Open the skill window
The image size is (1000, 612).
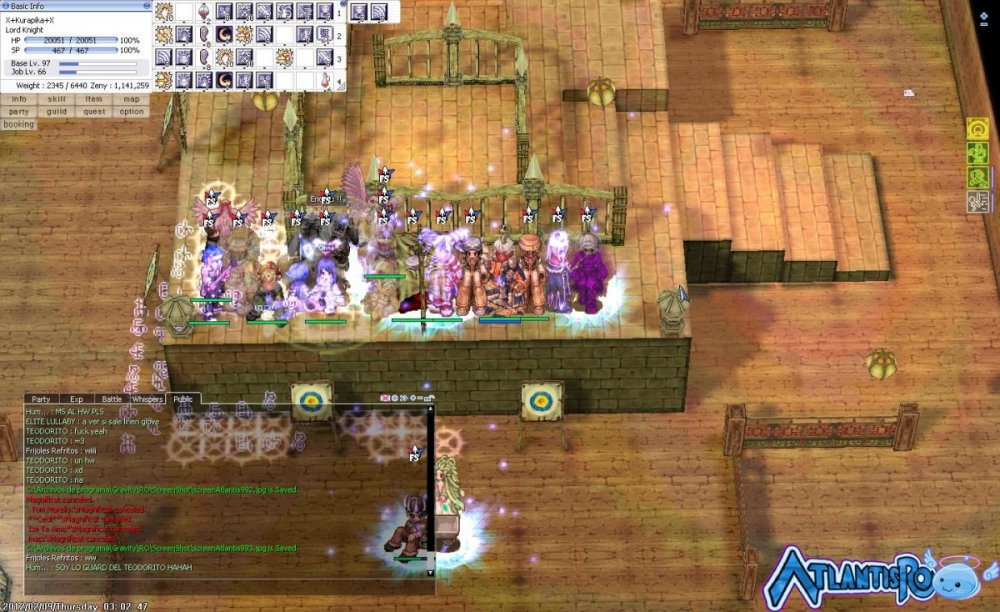(57, 99)
